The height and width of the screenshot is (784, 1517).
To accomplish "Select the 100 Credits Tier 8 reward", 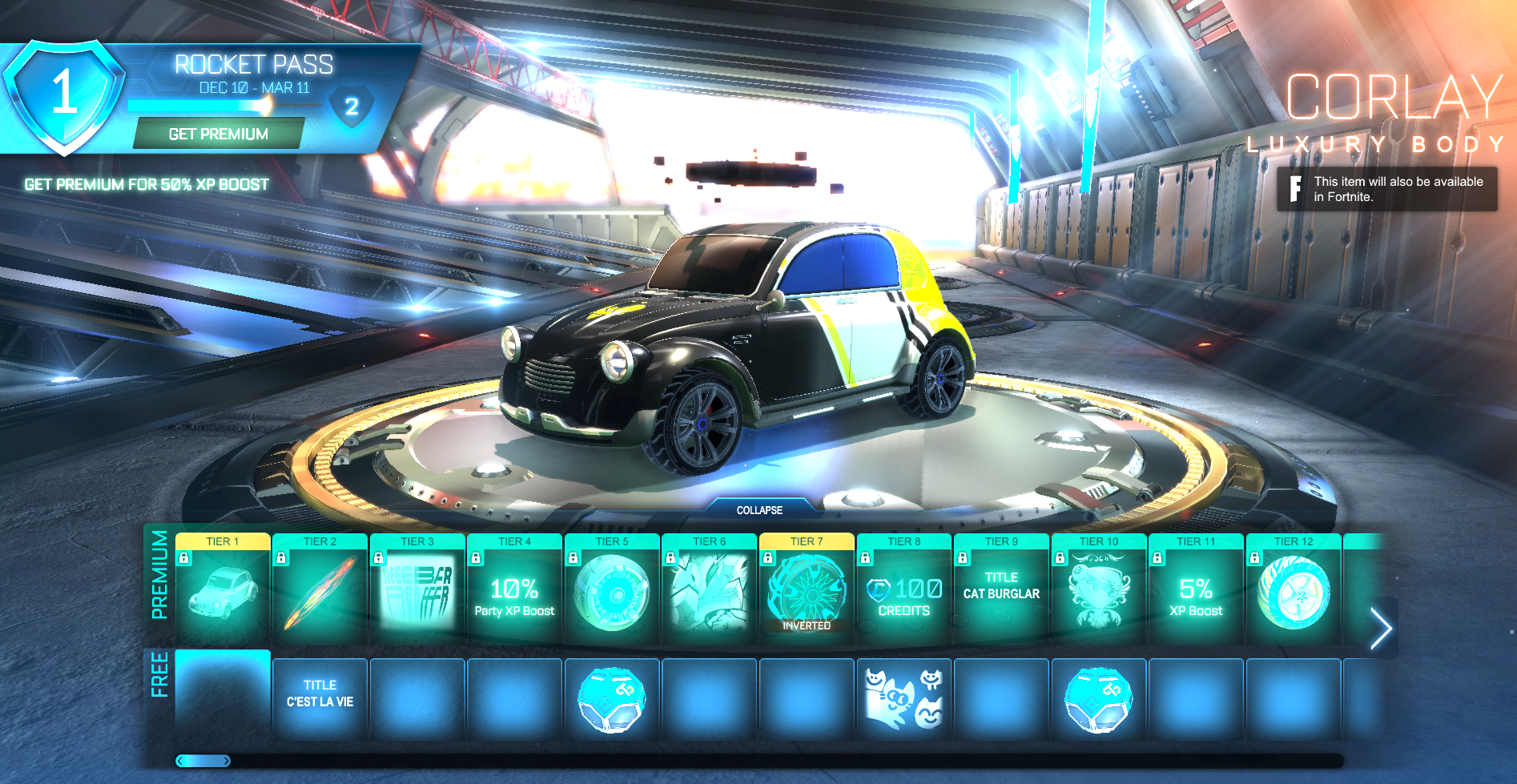I will (904, 596).
